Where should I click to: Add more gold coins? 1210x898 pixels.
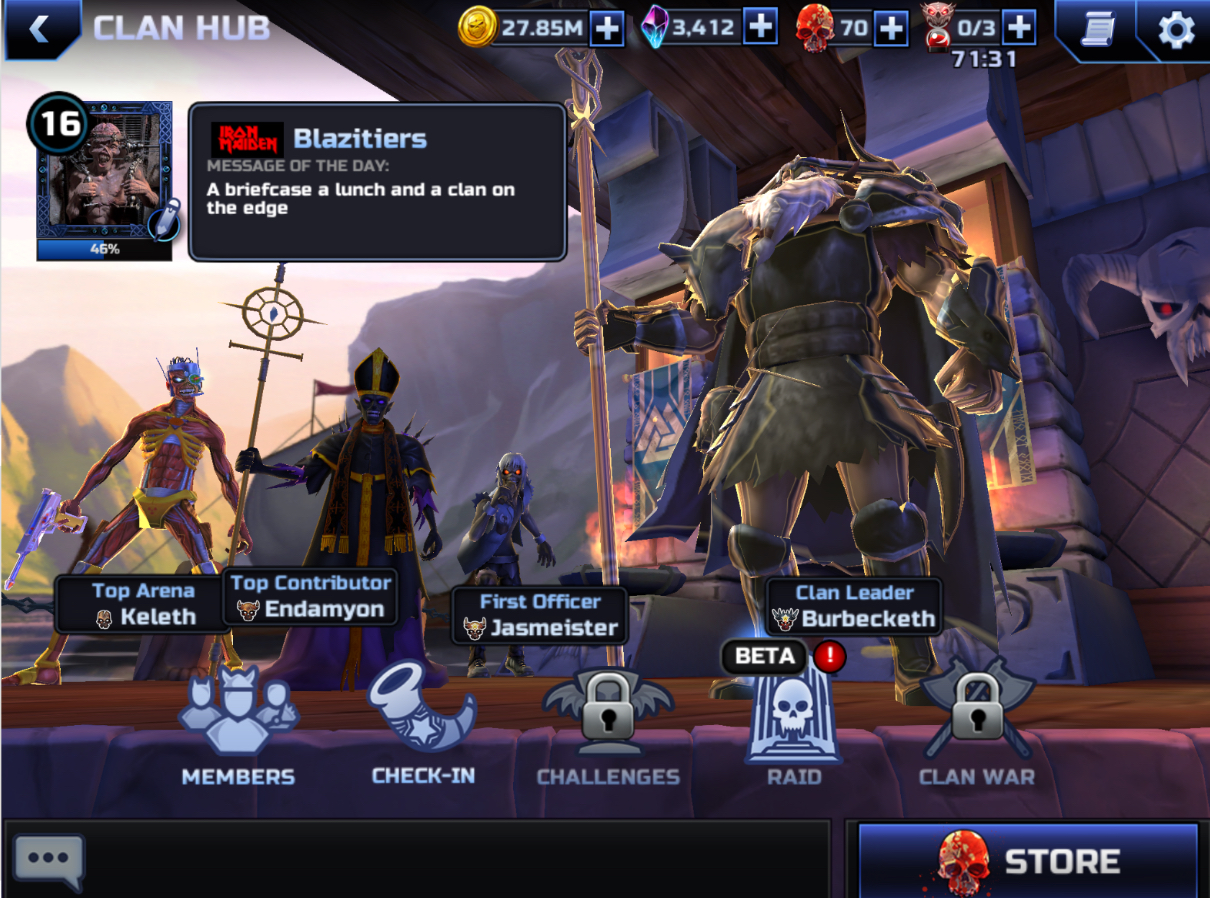[x=606, y=28]
